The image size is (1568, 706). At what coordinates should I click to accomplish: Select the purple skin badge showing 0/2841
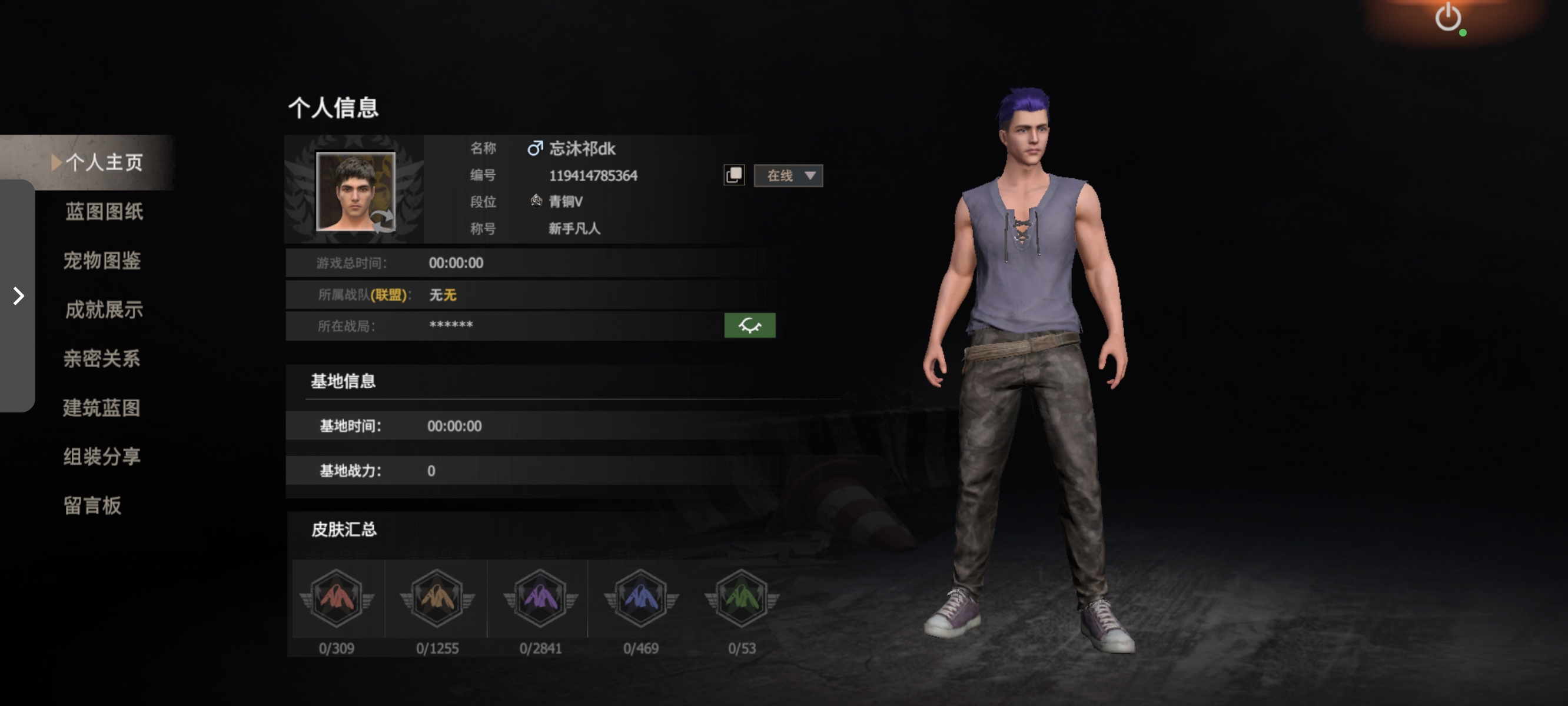pyautogui.click(x=538, y=599)
